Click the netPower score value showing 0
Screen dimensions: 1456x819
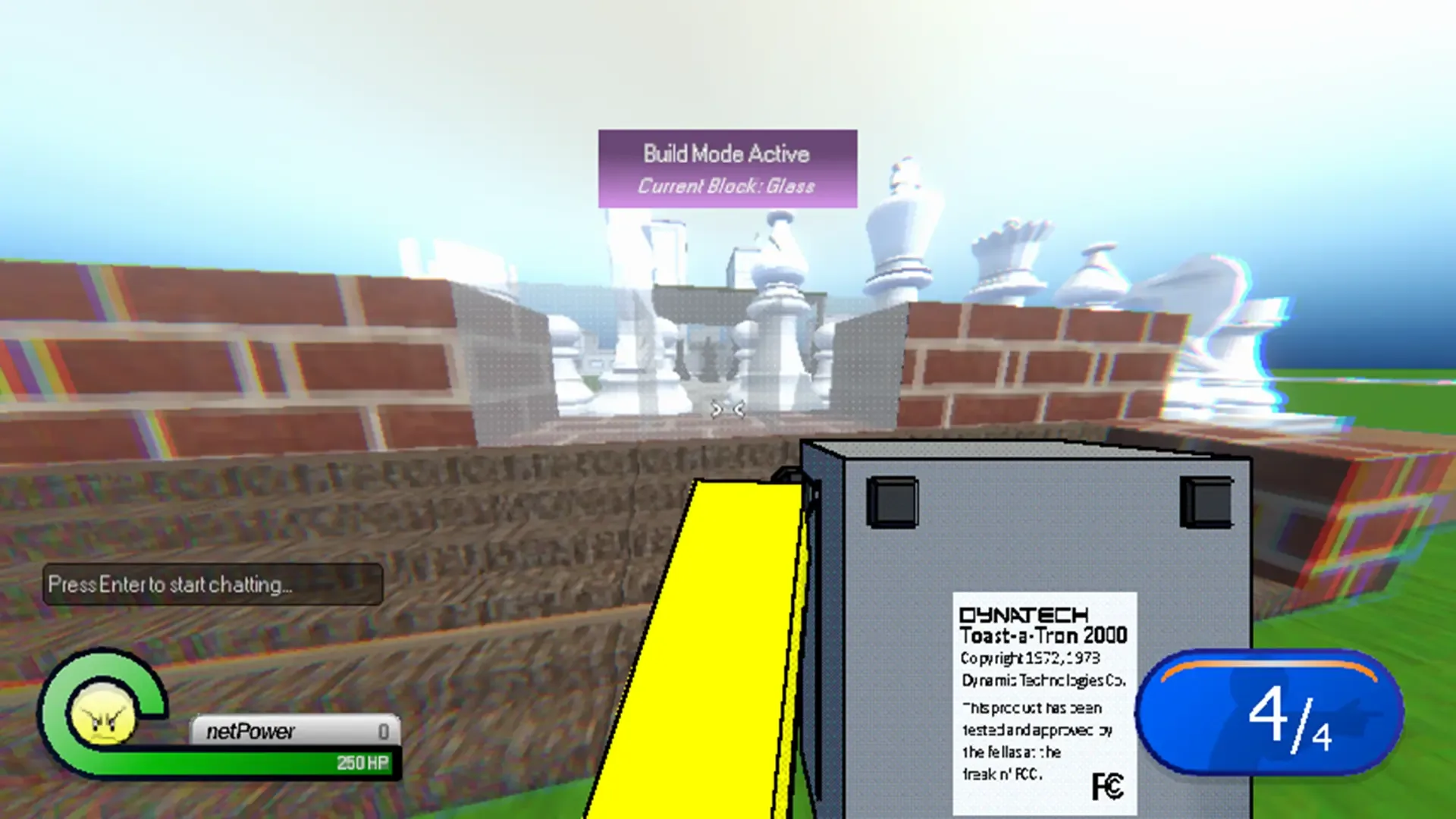[x=384, y=730]
